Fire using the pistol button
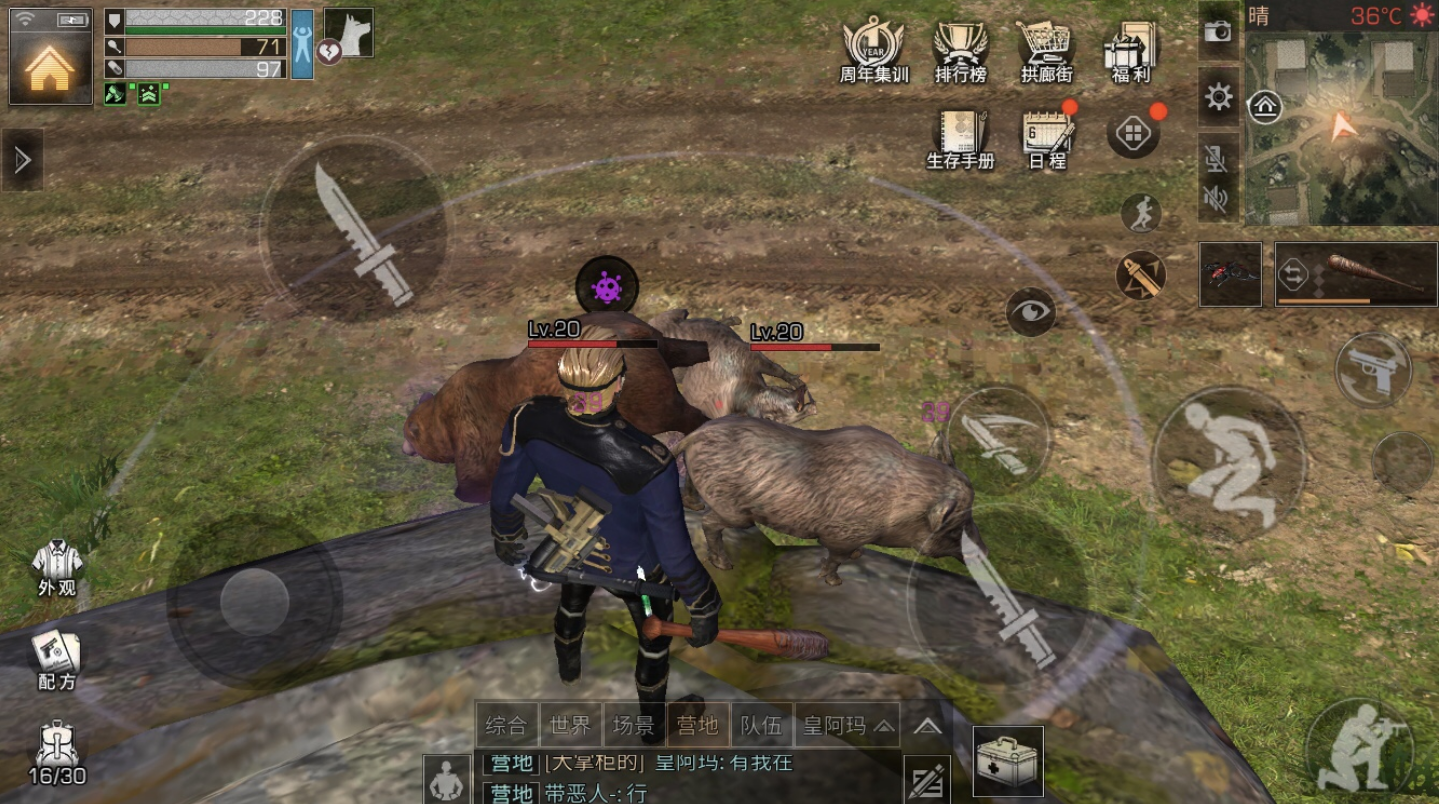 pyautogui.click(x=1374, y=369)
